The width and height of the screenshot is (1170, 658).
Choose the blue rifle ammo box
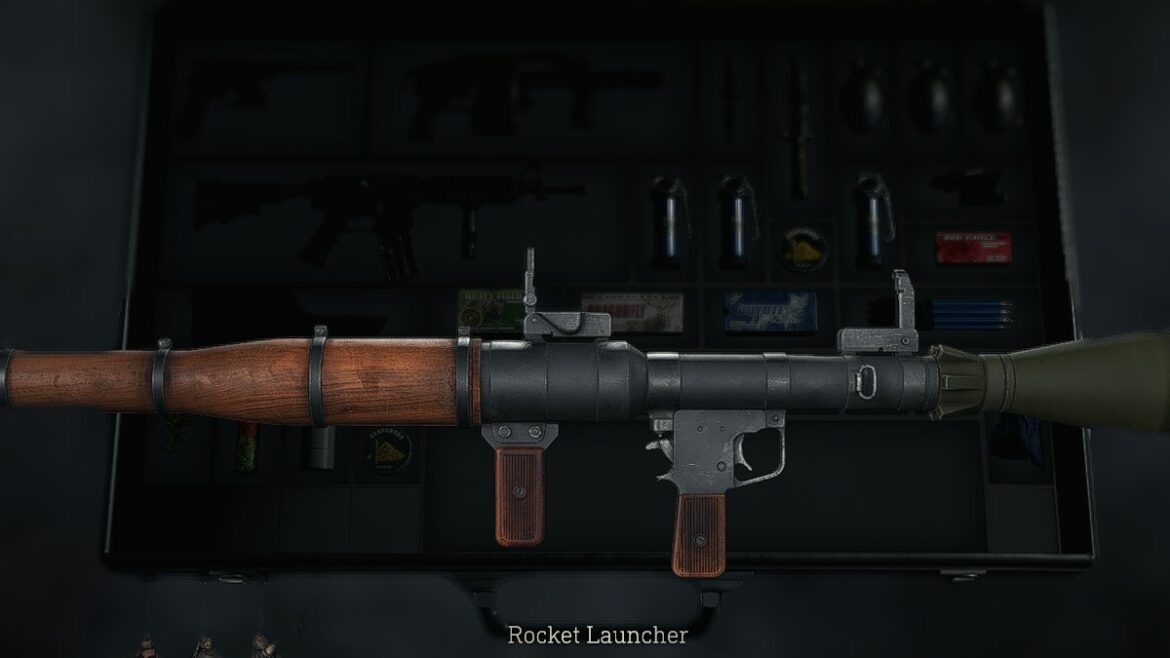pyautogui.click(x=770, y=310)
